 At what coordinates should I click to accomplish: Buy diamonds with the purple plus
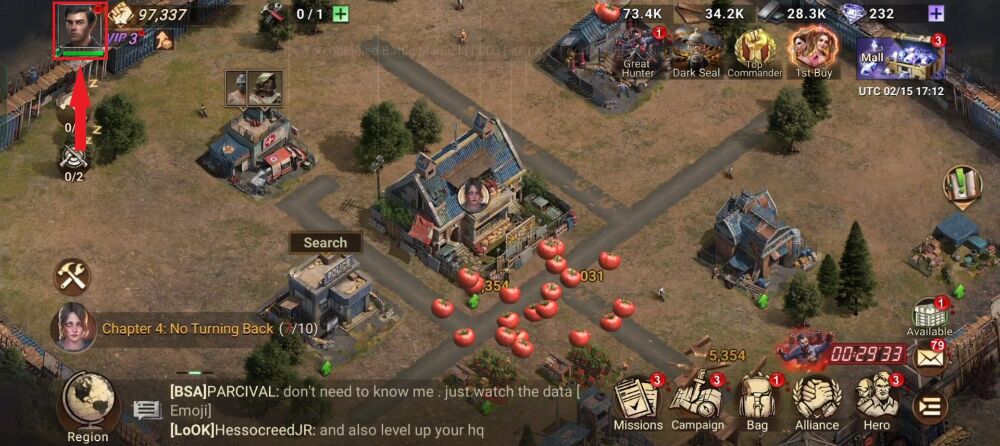tap(936, 14)
